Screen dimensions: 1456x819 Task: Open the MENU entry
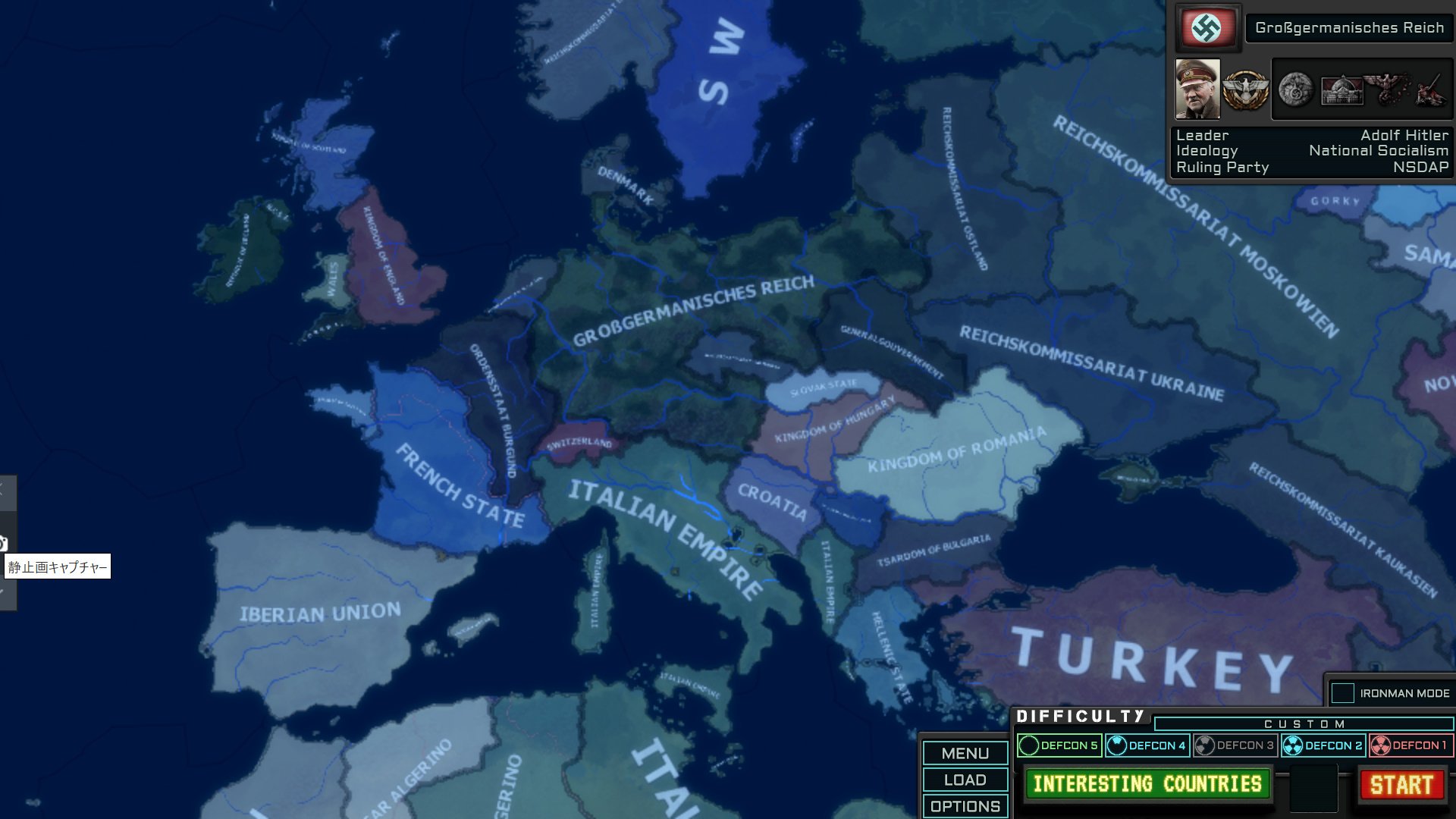964,754
